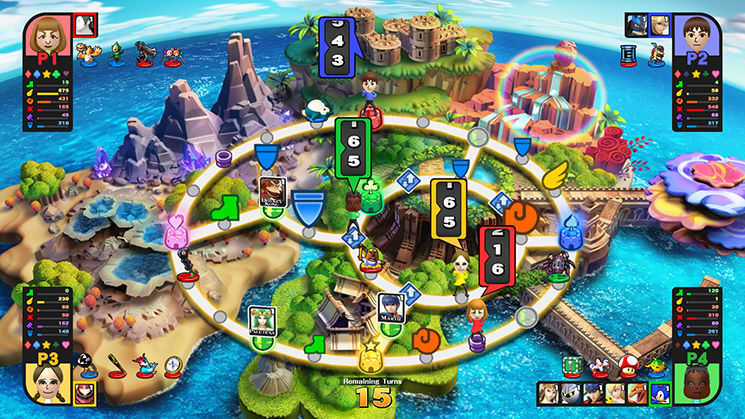The width and height of the screenshot is (745, 419).
Task: Select the green Tingle trophy beside P1
Action: (x=117, y=54)
